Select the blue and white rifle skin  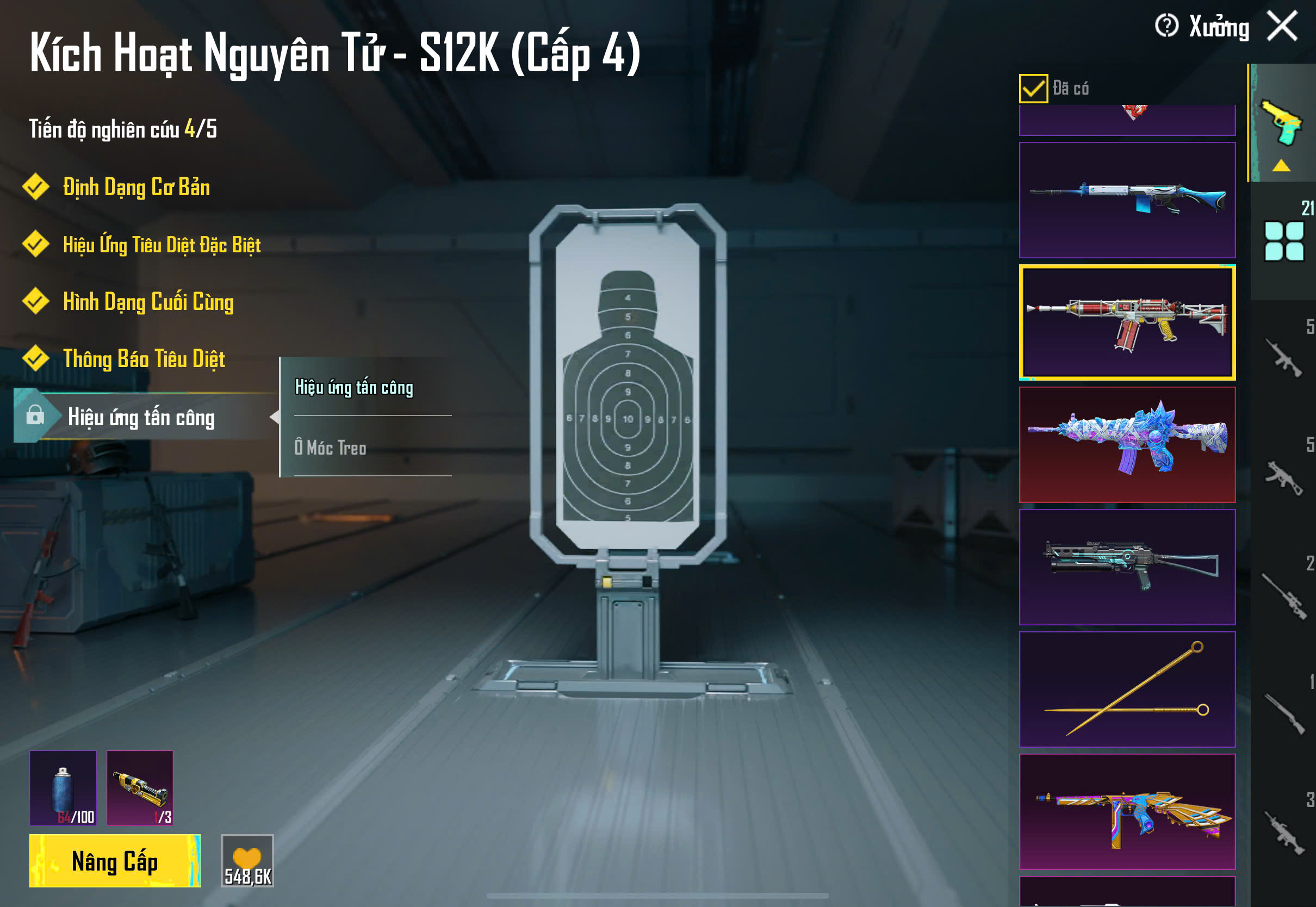[1127, 200]
